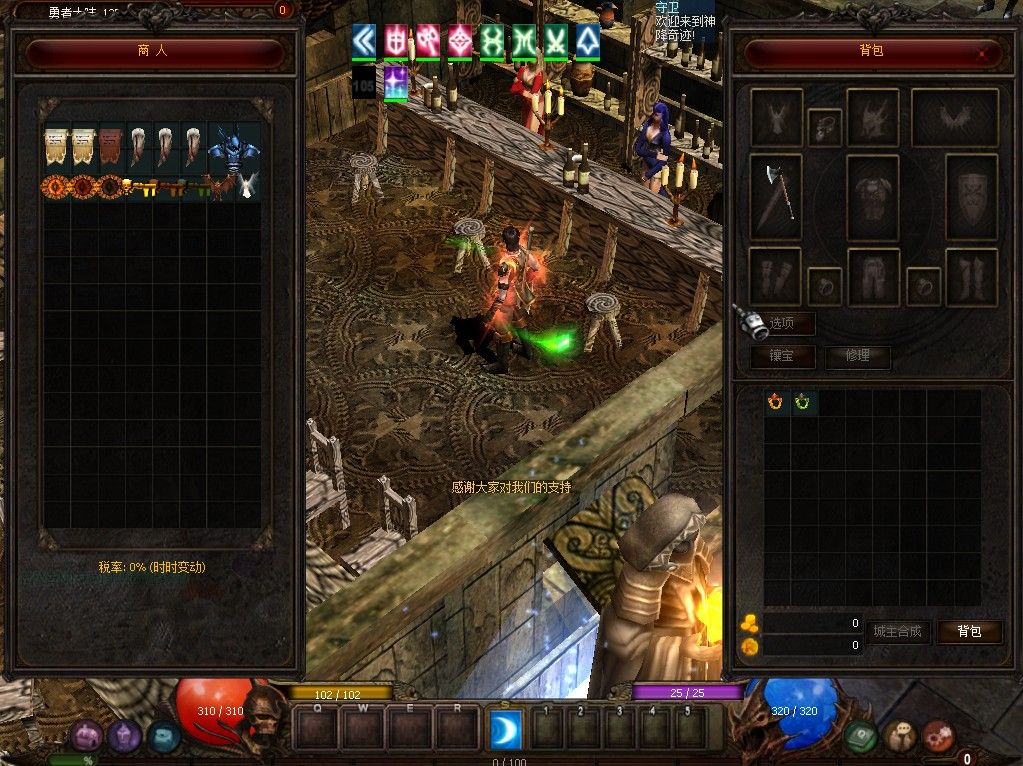Select the equipped axe weapon slot
The height and width of the screenshot is (766, 1023).
pos(776,197)
